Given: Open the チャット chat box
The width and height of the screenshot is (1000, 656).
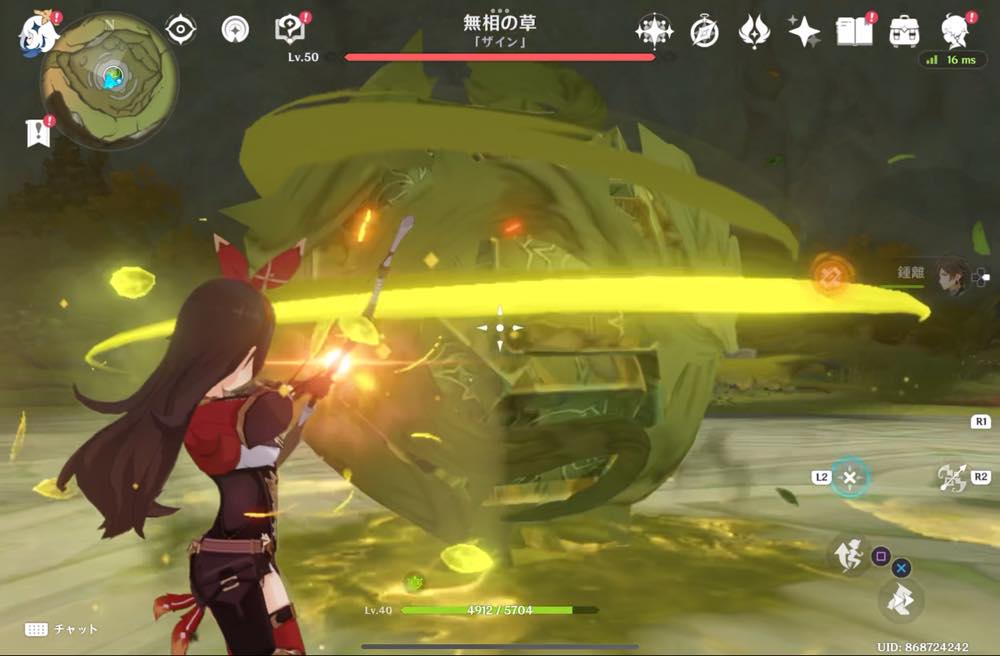Looking at the screenshot, I should coord(62,629).
